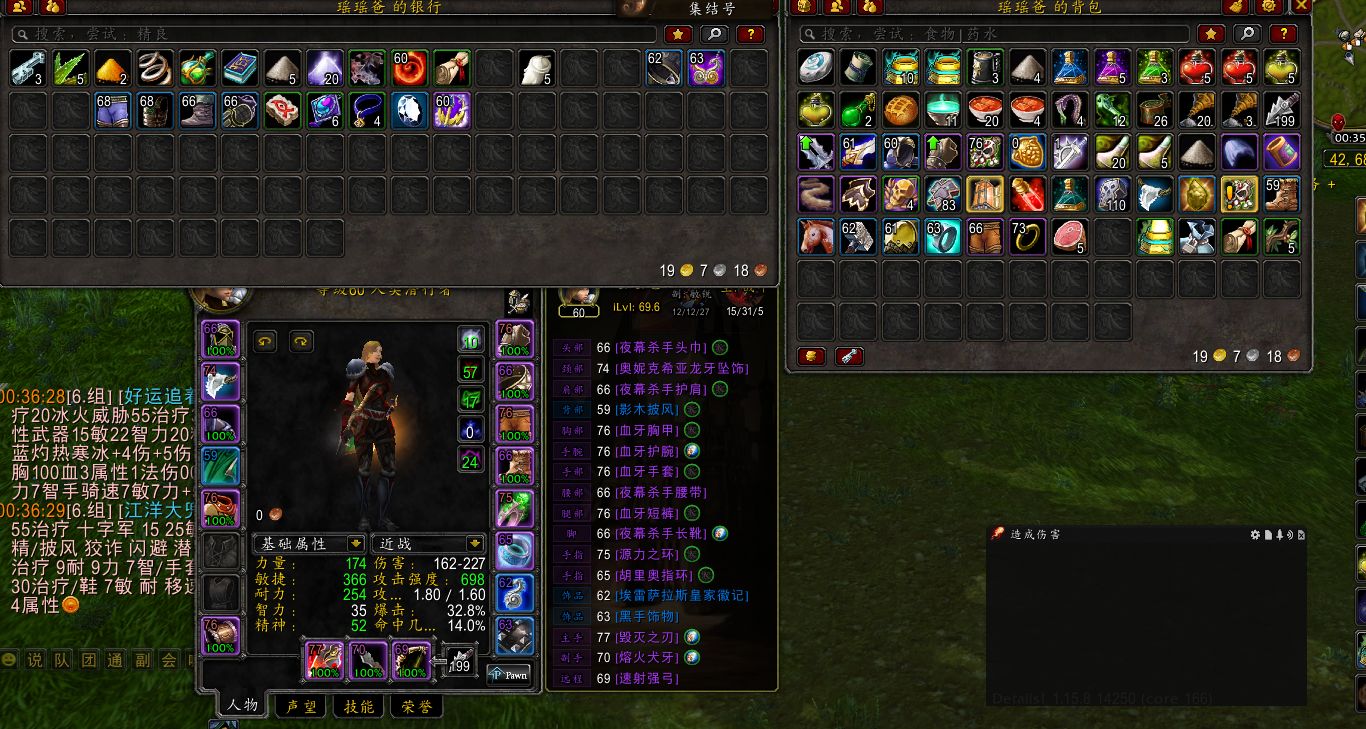1366x729 pixels.
Task: Rotate character model left
Action: click(265, 341)
